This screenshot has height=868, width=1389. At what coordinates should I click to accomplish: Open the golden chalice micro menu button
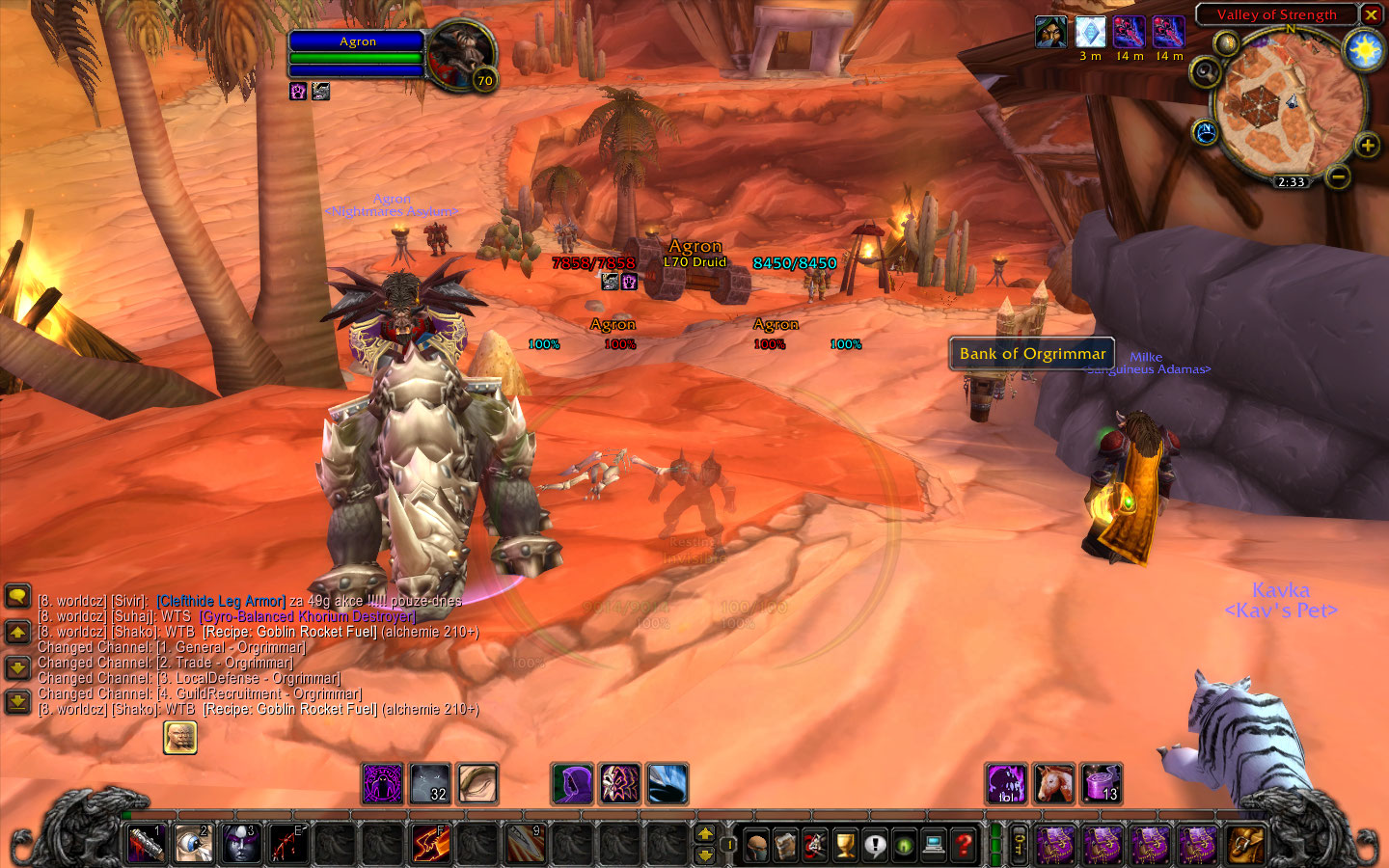tap(845, 846)
